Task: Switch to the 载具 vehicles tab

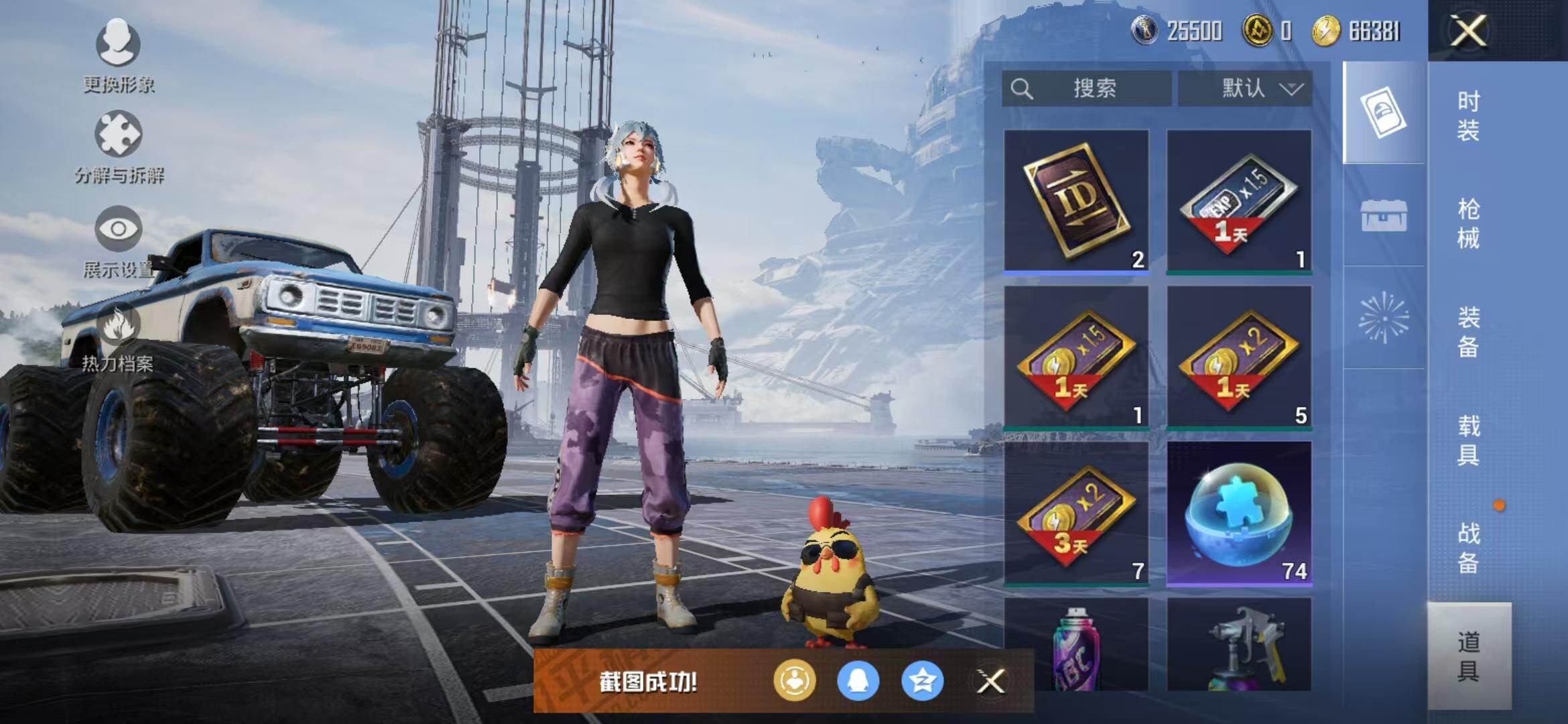Action: coord(1468,440)
